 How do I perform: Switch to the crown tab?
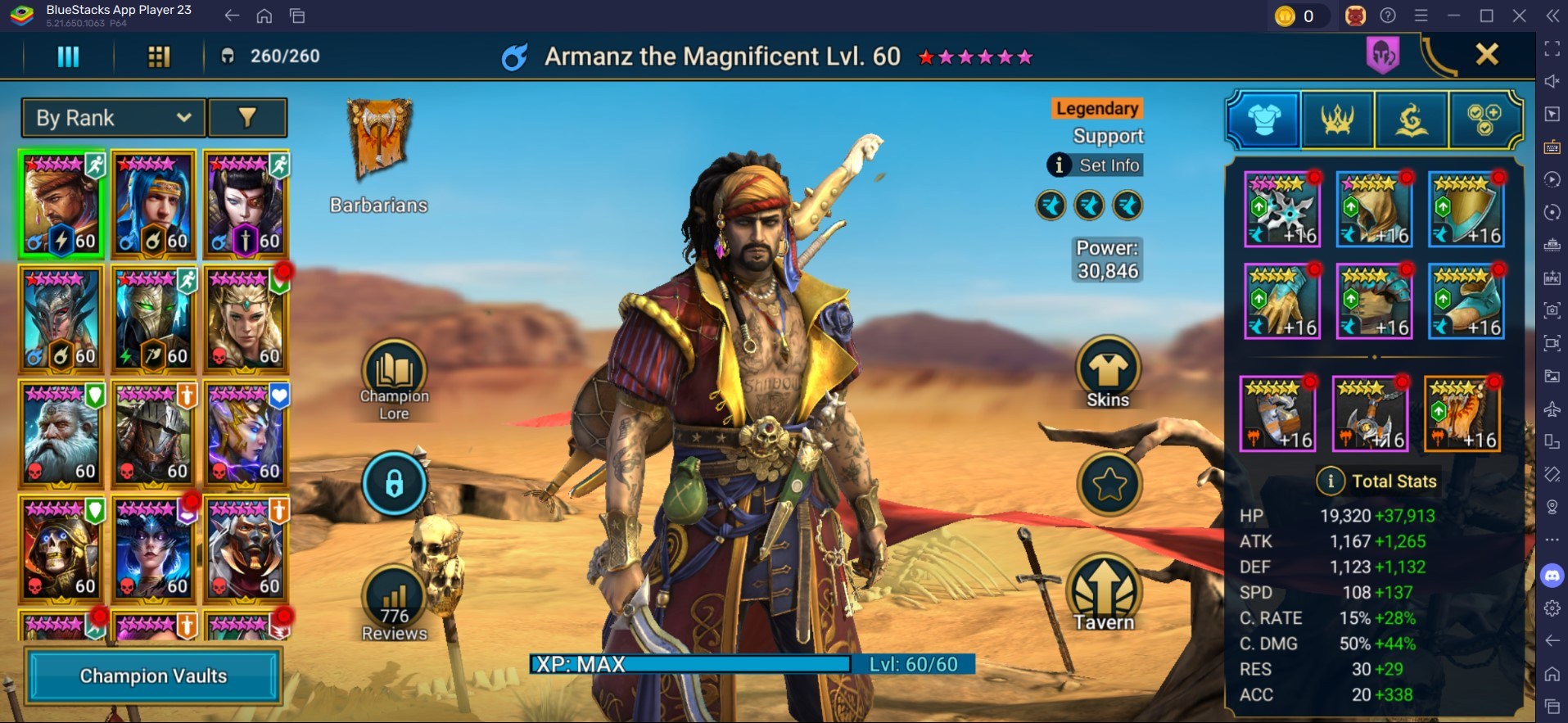coord(1337,120)
